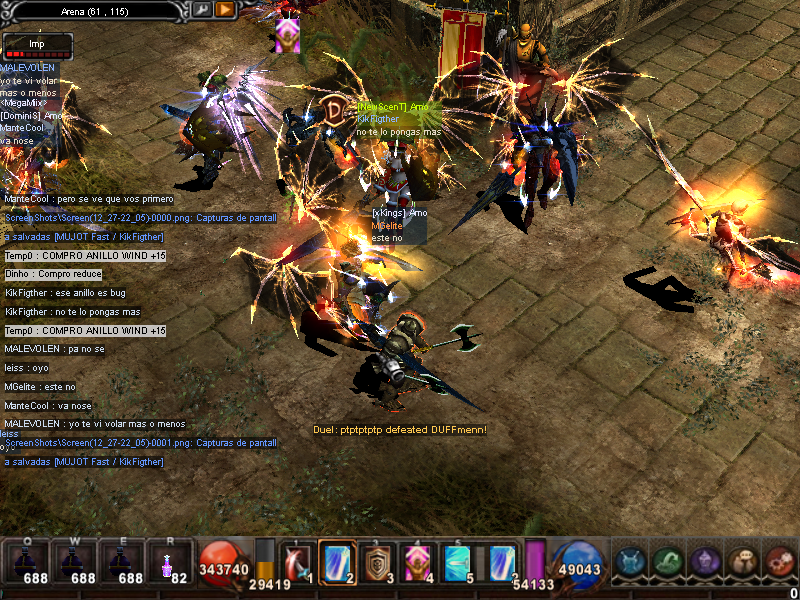
Task: Open the speech bubble chat menu icon
Action: click(x=742, y=562)
